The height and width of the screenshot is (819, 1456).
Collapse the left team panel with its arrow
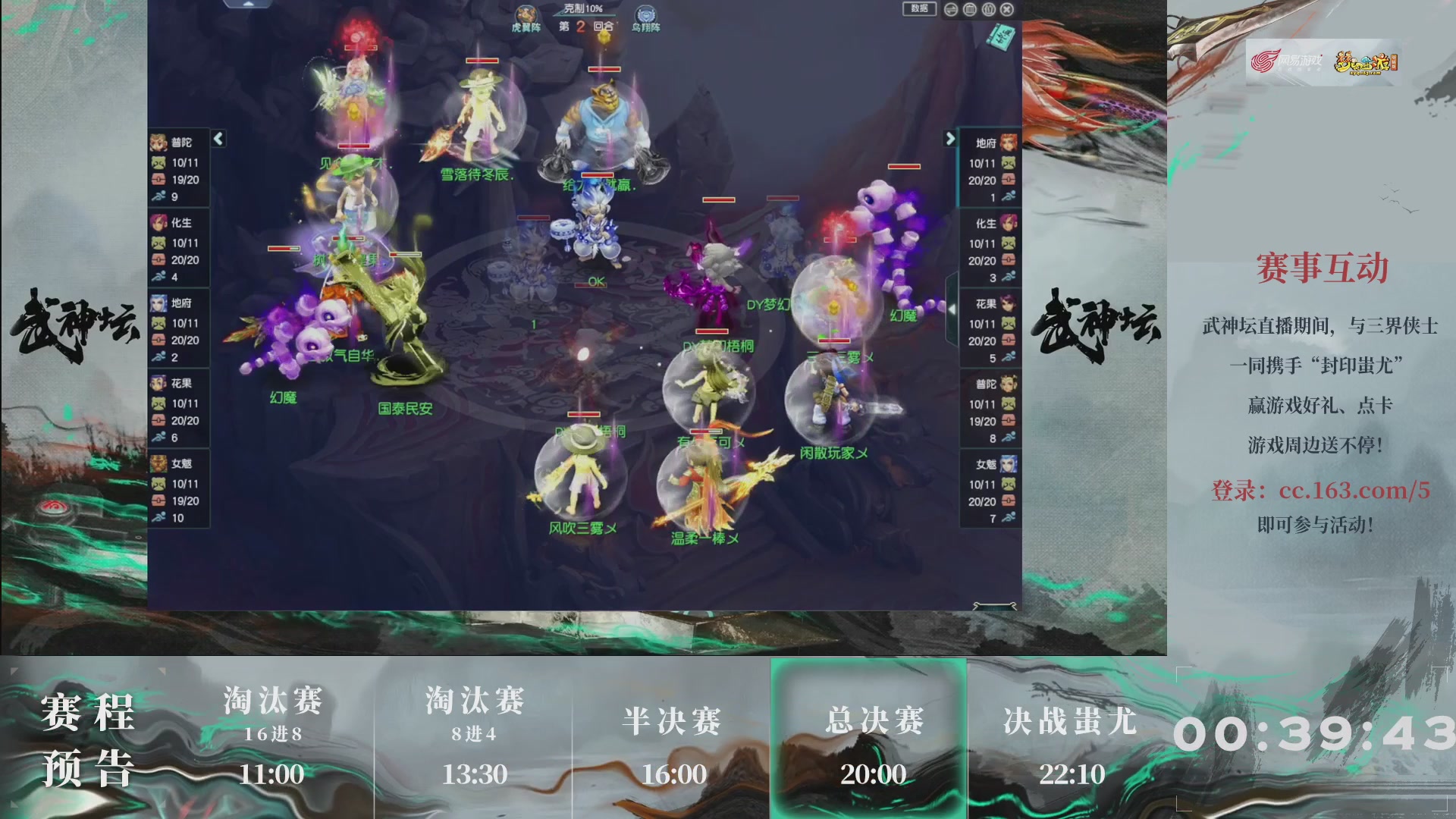tap(218, 140)
